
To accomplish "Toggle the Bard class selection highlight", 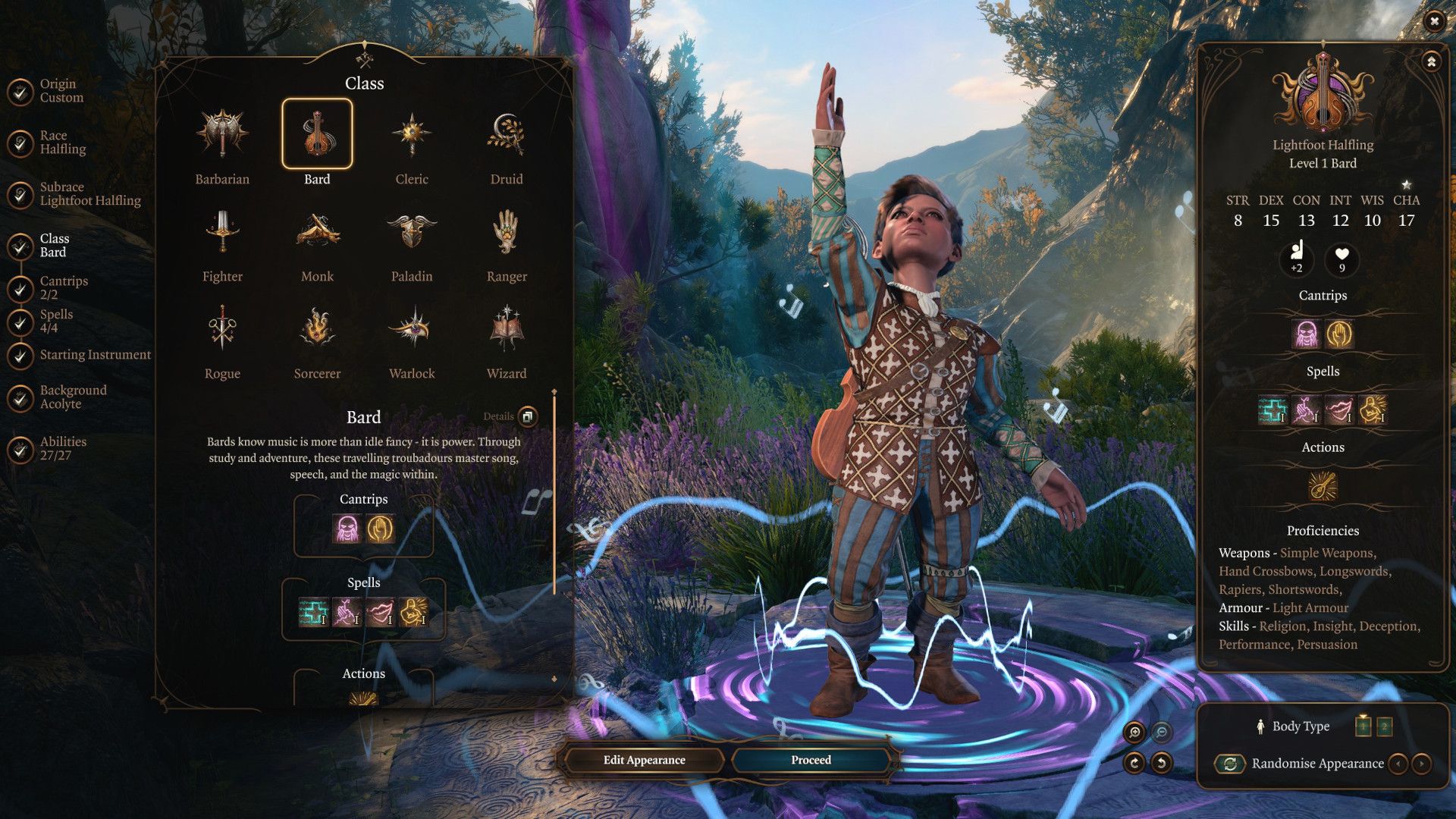I will pyautogui.click(x=317, y=134).
